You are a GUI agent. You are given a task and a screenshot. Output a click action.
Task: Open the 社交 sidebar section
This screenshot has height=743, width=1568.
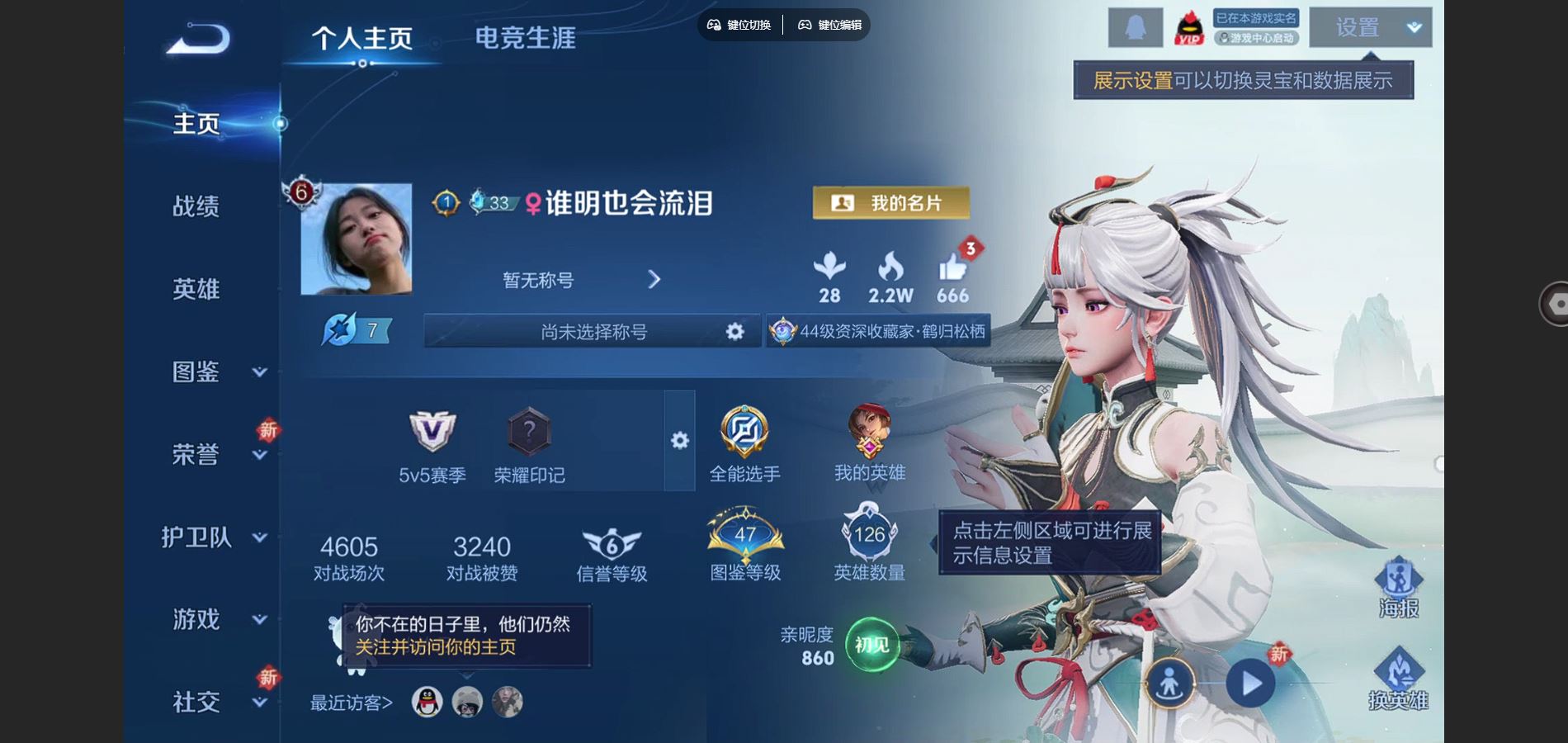(x=215, y=702)
